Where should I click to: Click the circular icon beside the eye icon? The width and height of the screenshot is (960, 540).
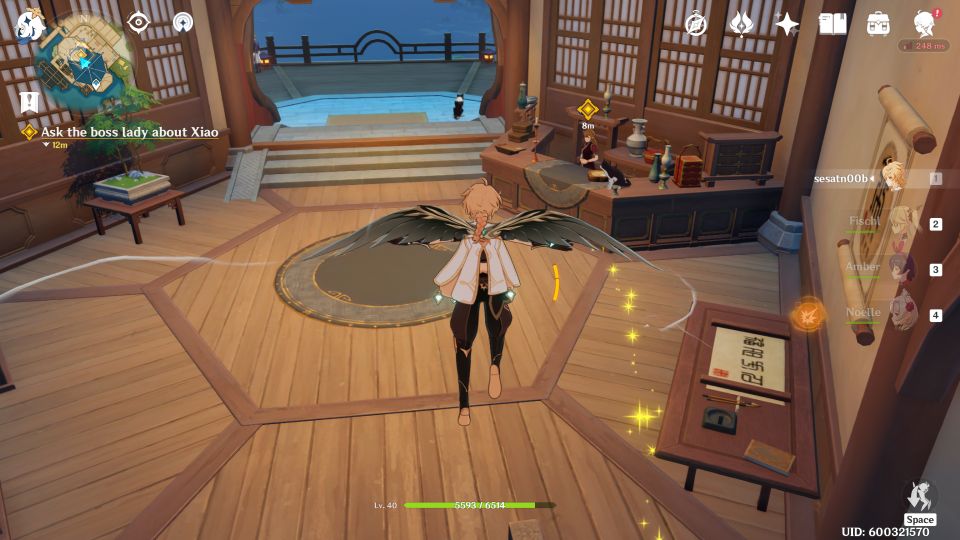click(183, 23)
